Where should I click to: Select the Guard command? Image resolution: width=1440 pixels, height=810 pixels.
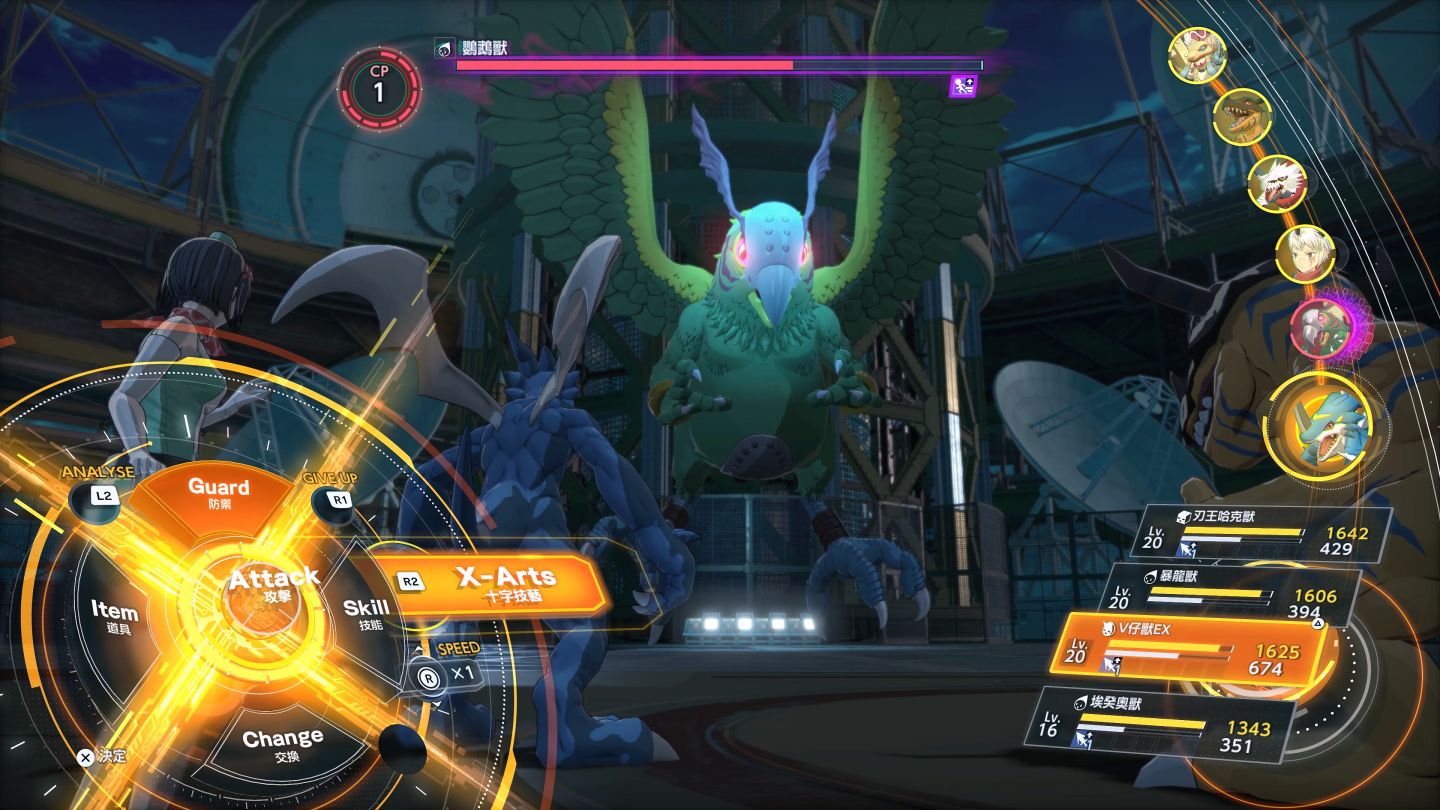click(x=218, y=493)
